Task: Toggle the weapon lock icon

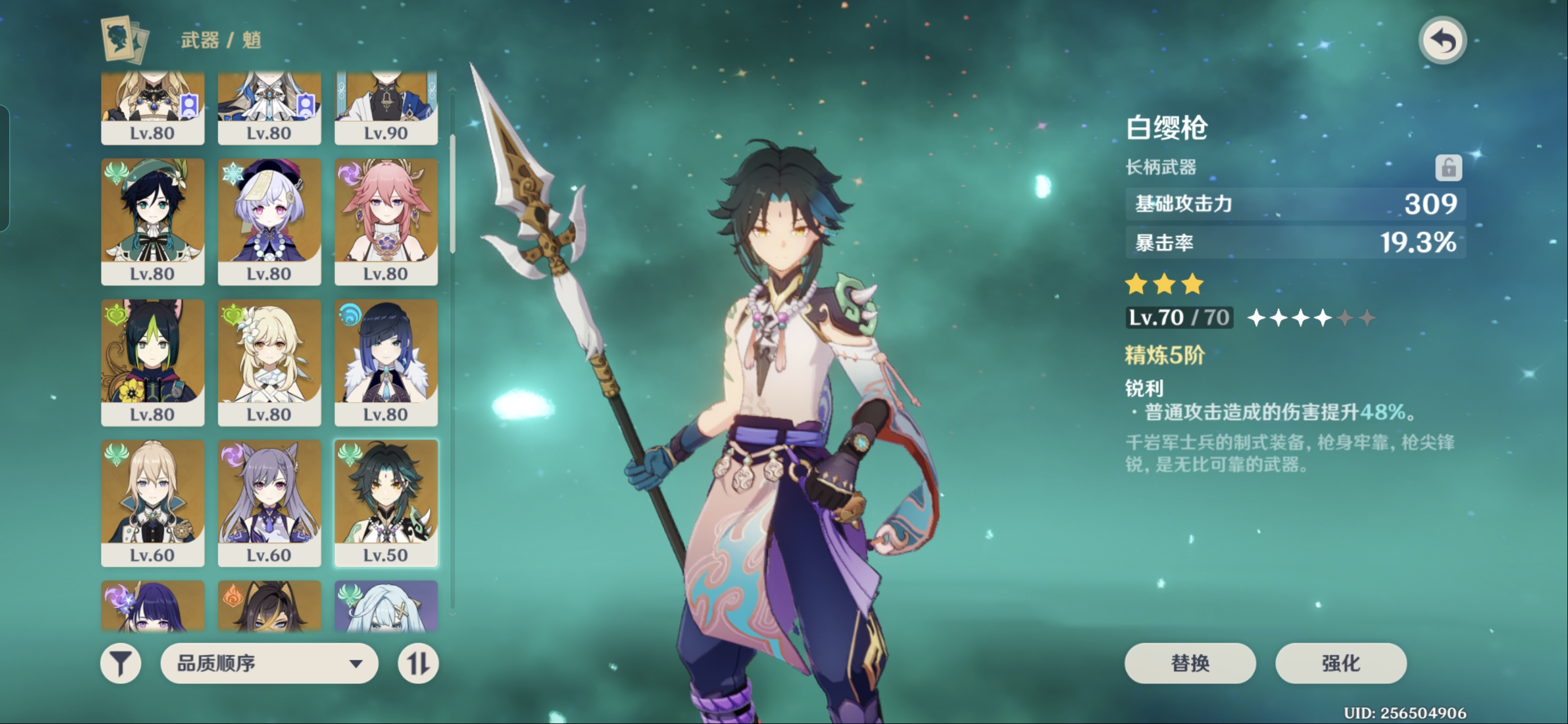Action: pyautogui.click(x=1448, y=167)
